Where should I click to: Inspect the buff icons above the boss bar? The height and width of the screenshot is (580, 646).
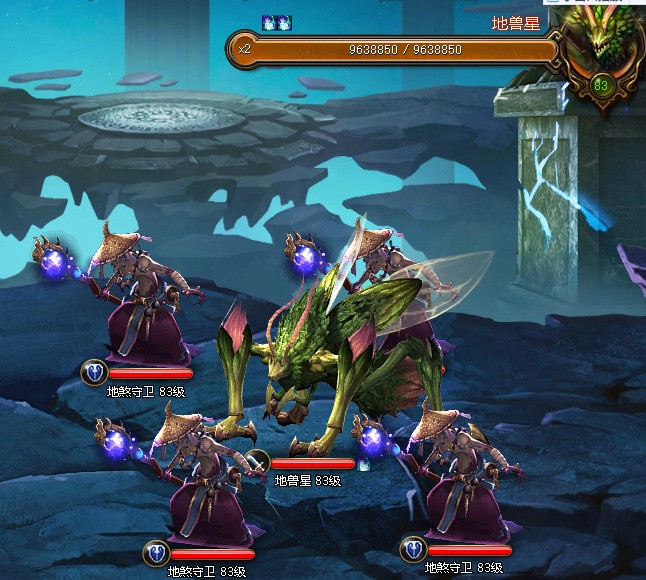pos(276,22)
